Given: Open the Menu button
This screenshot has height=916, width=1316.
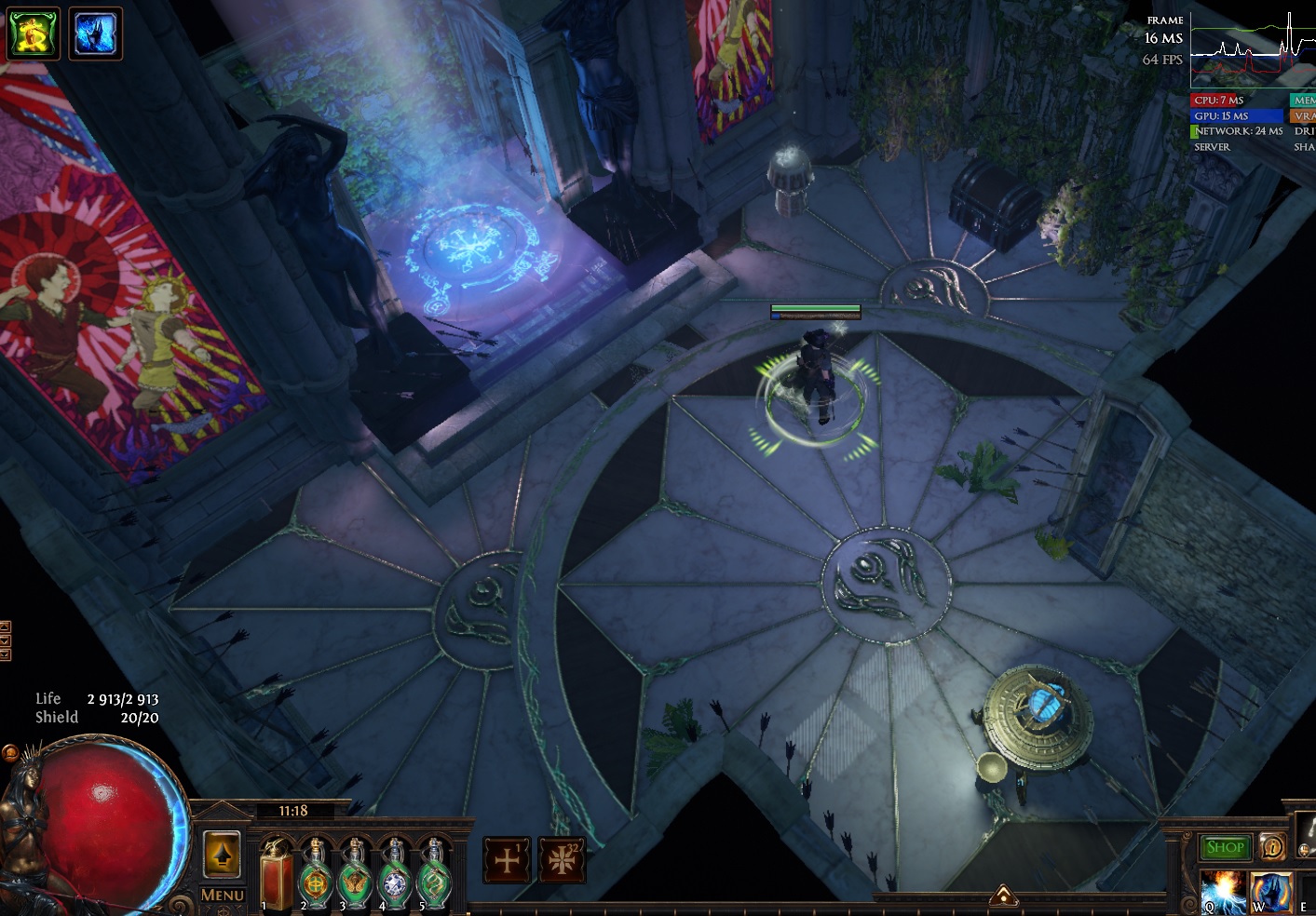Looking at the screenshot, I should 222,895.
